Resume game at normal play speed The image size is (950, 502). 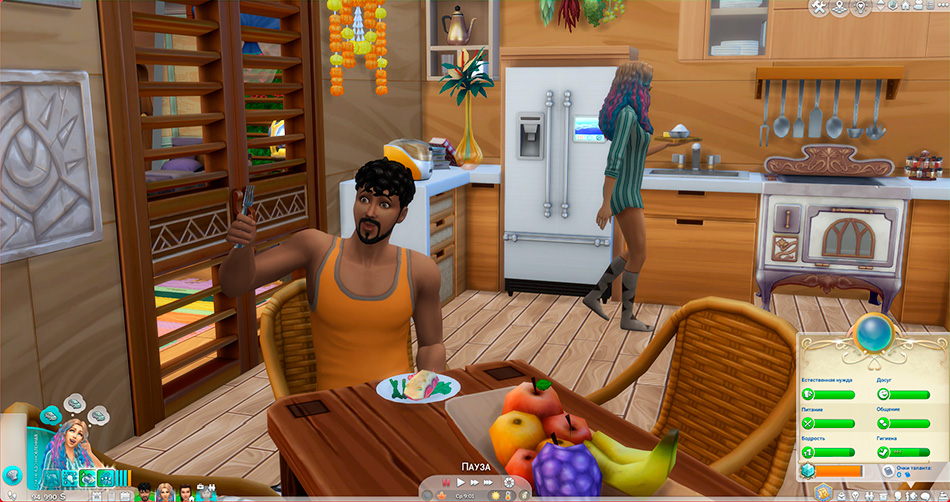pyautogui.click(x=461, y=483)
